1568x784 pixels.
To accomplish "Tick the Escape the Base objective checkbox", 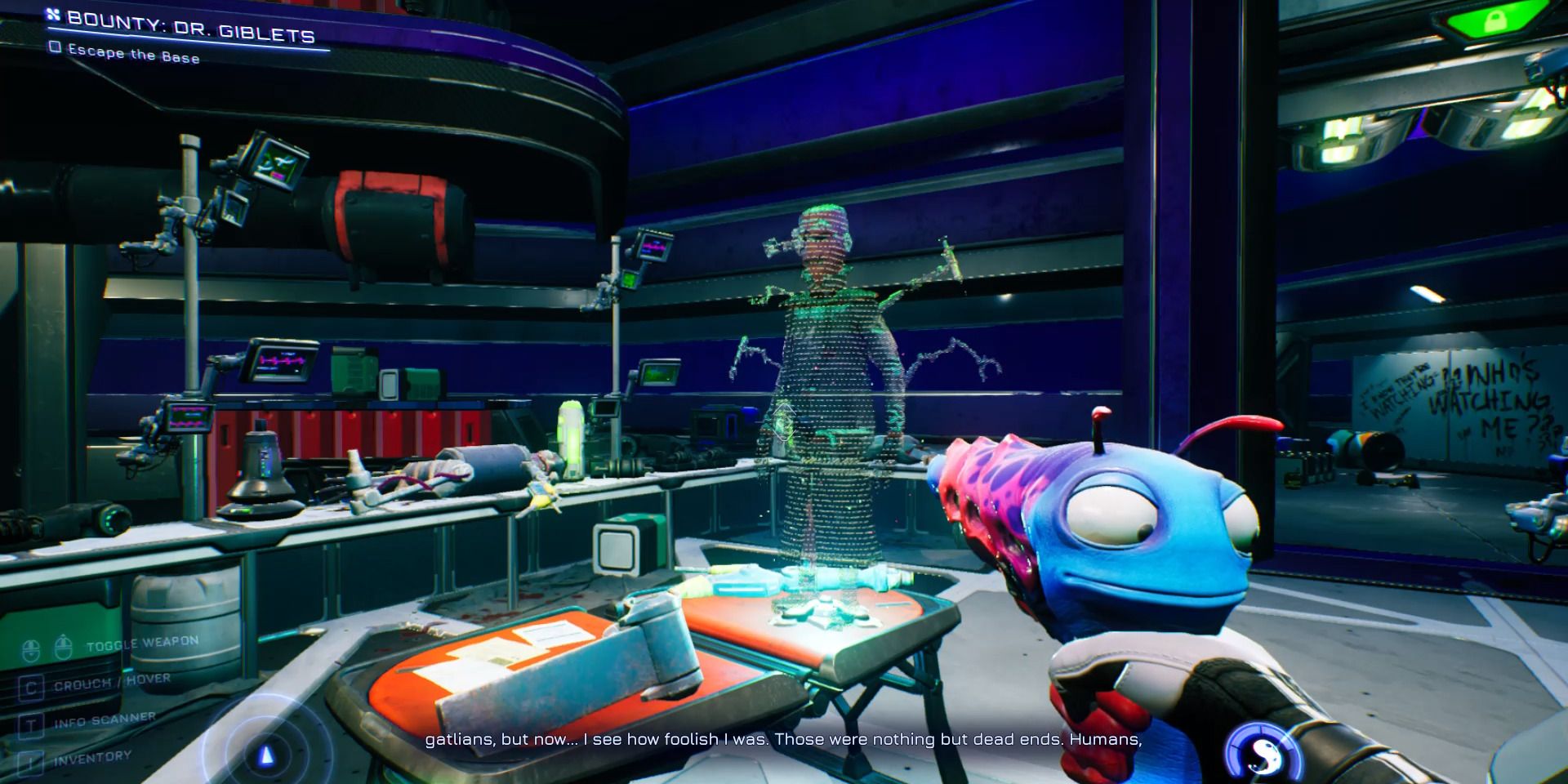I will 56,47.
